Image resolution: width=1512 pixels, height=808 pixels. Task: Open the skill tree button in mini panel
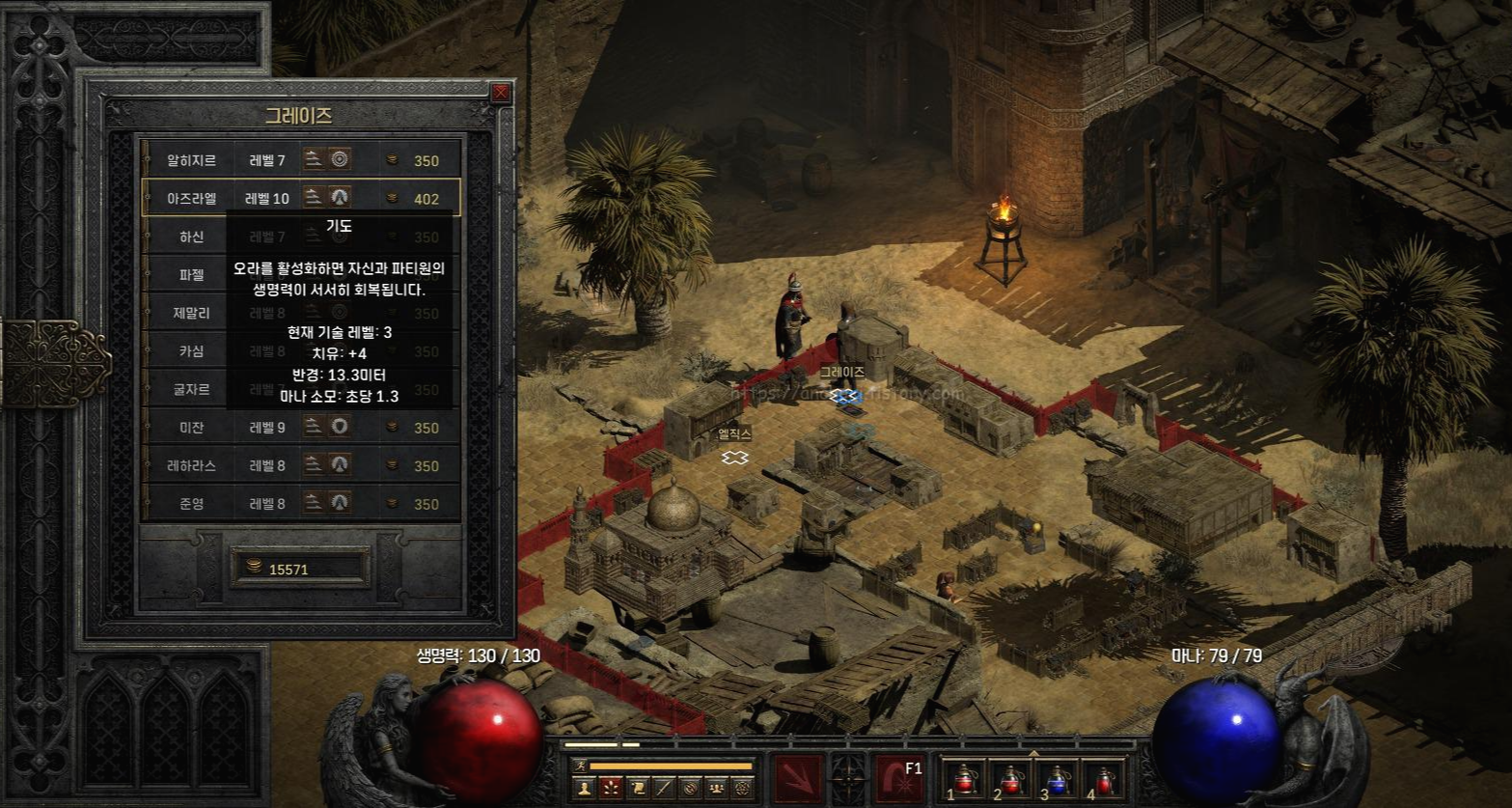[x=611, y=788]
